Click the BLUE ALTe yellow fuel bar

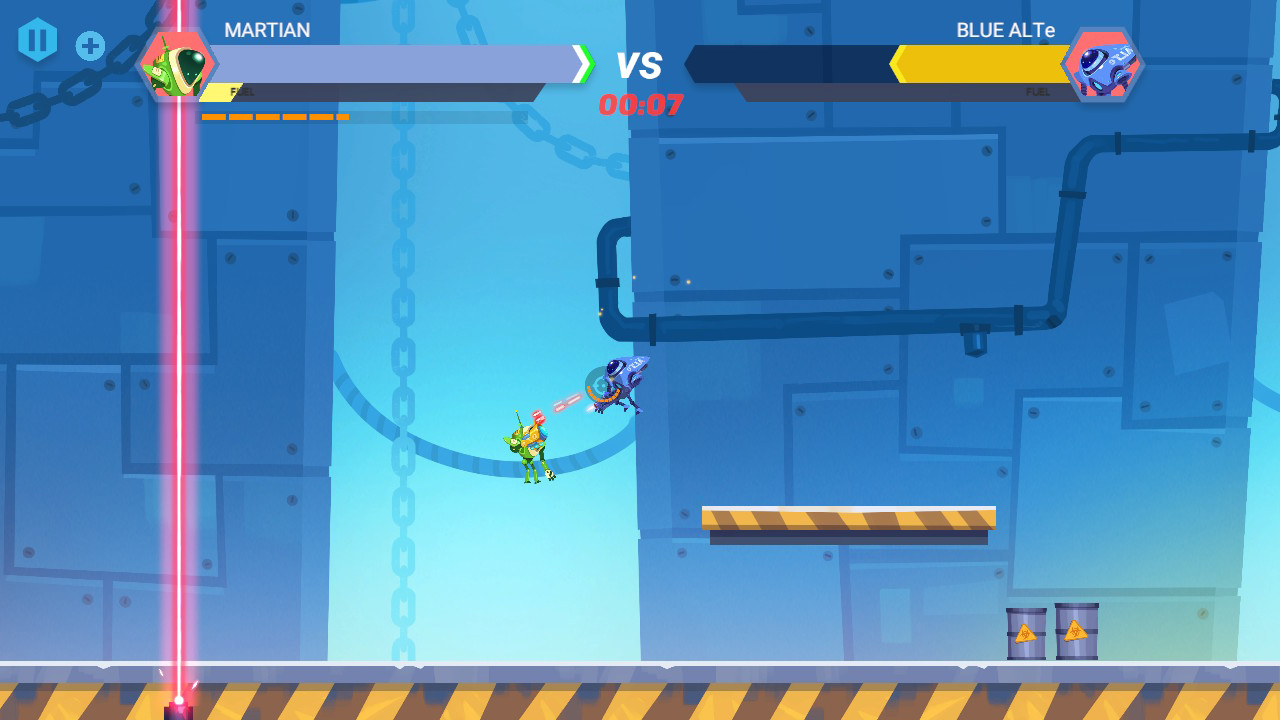click(x=980, y=65)
